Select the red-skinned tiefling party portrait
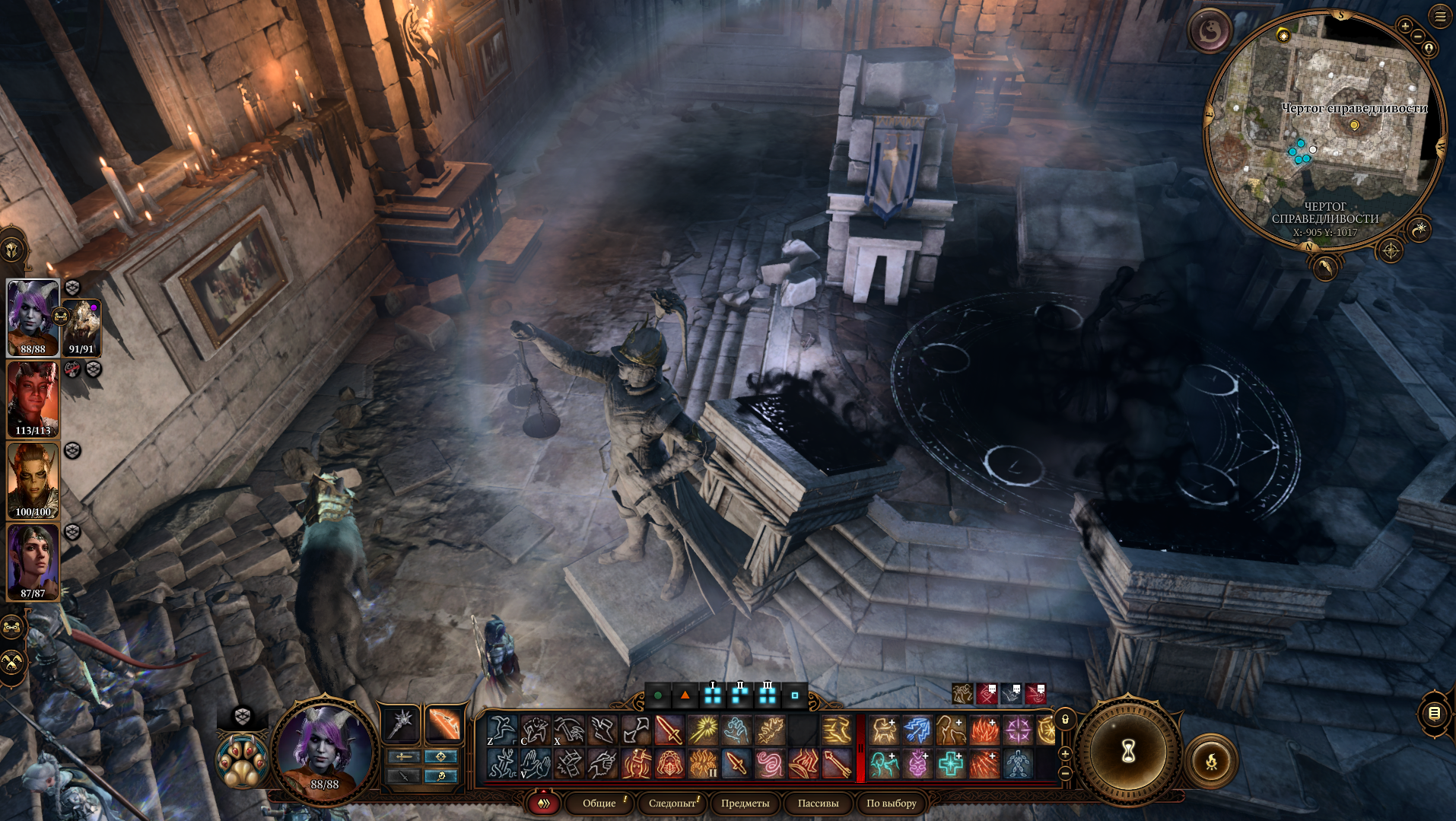This screenshot has height=821, width=1456. coord(33,399)
